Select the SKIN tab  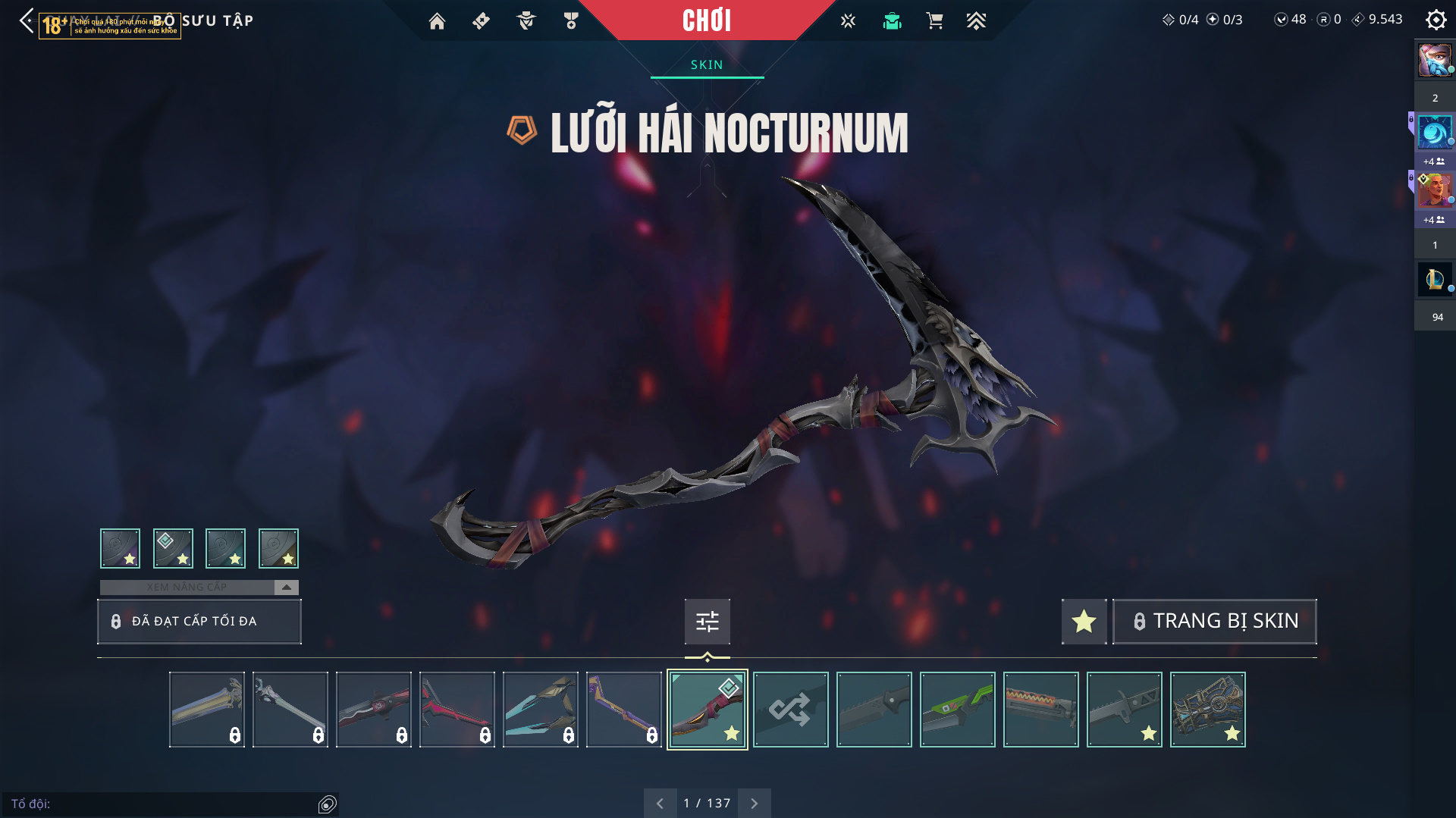[707, 65]
